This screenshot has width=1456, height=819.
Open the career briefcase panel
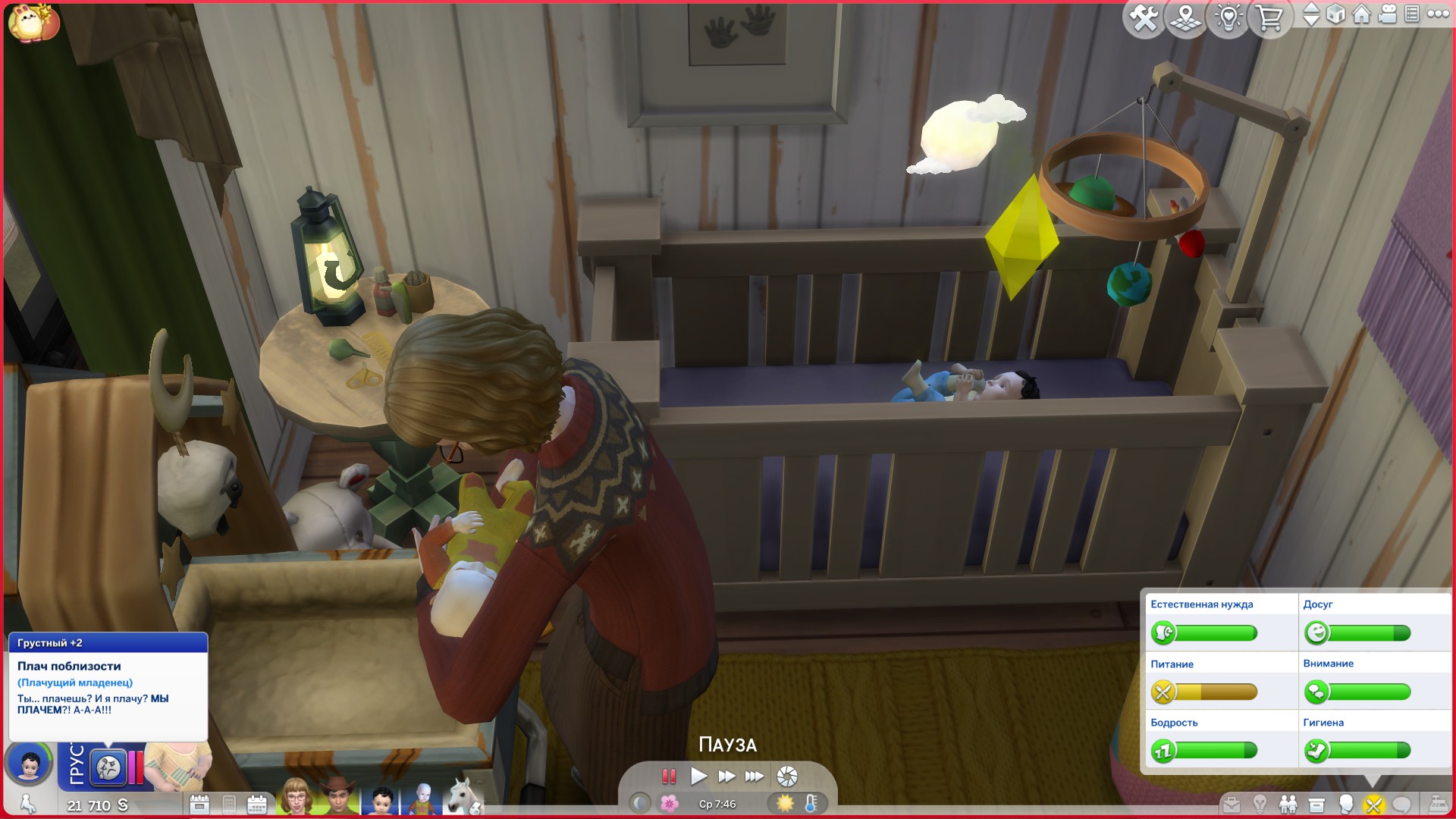click(1232, 804)
